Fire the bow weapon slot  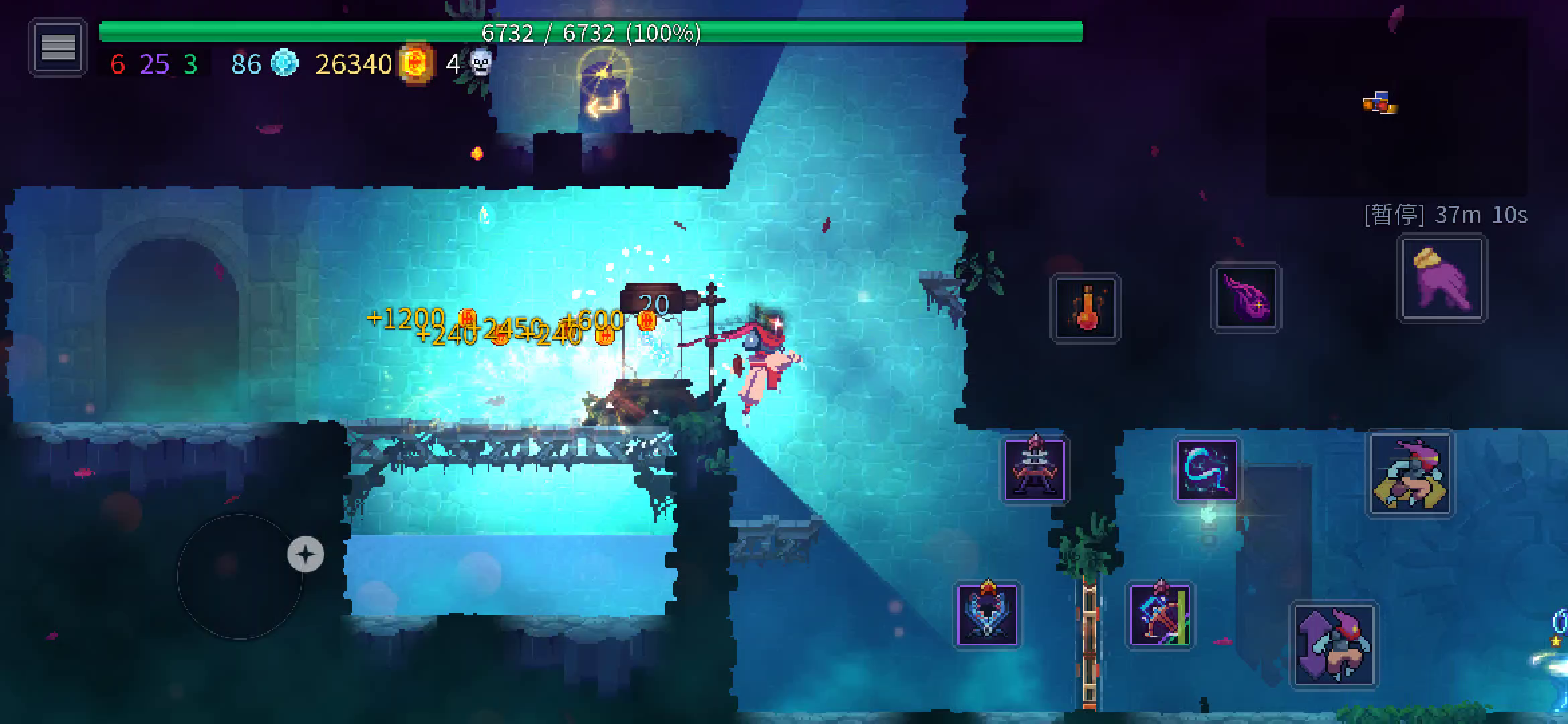pos(1160,615)
